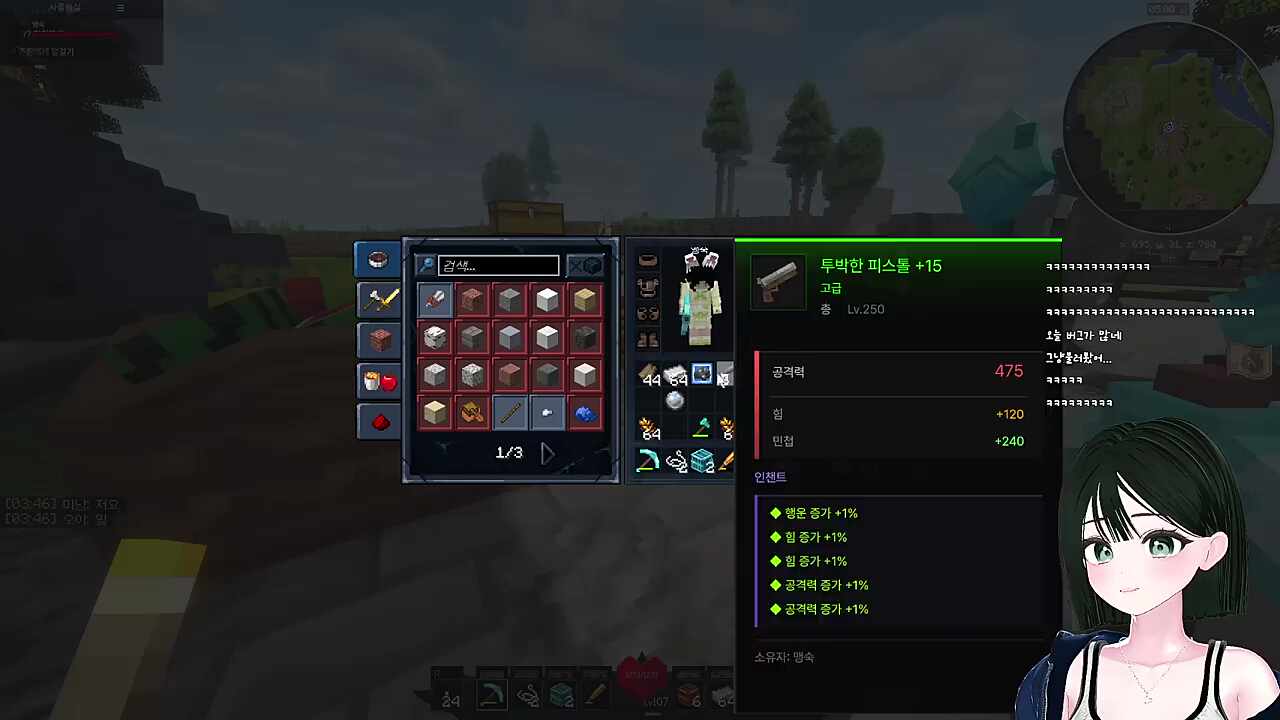Click the snowball in the inventory
The height and width of the screenshot is (720, 1280).
click(x=673, y=400)
